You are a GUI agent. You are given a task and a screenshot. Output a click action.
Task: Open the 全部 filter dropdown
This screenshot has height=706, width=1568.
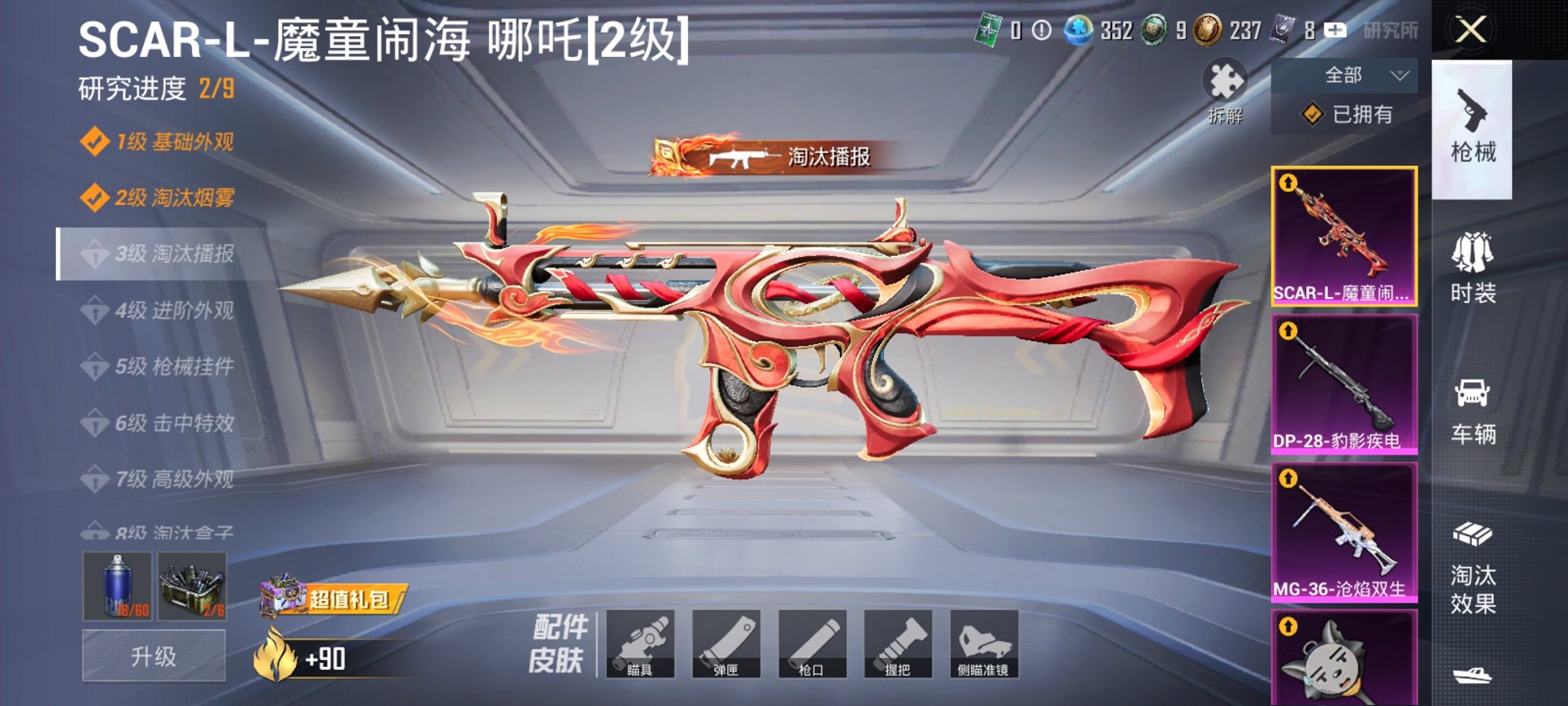tap(1344, 73)
